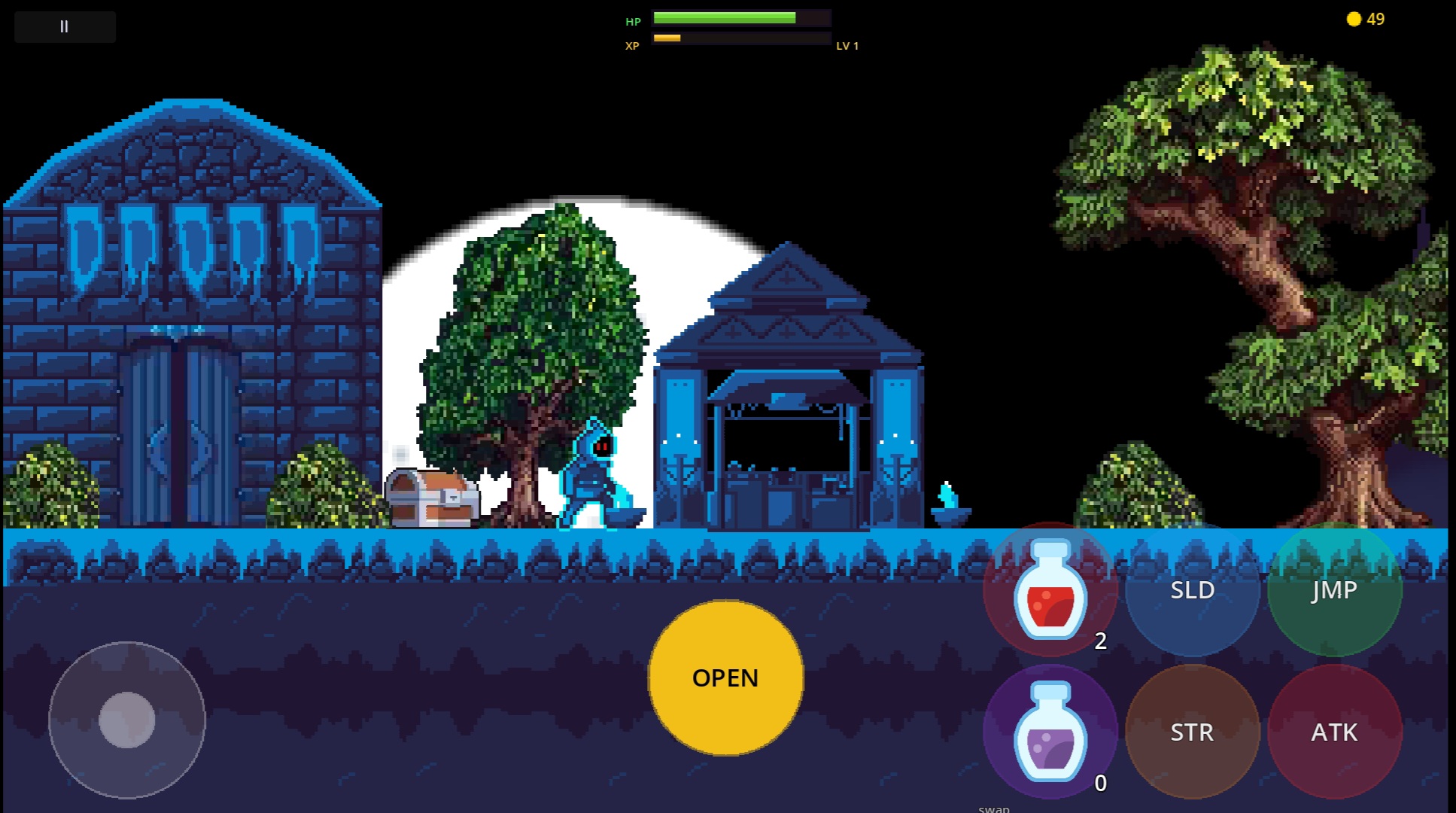1456x813 pixels.
Task: Tap the purple potion count showing 0
Action: [1101, 783]
